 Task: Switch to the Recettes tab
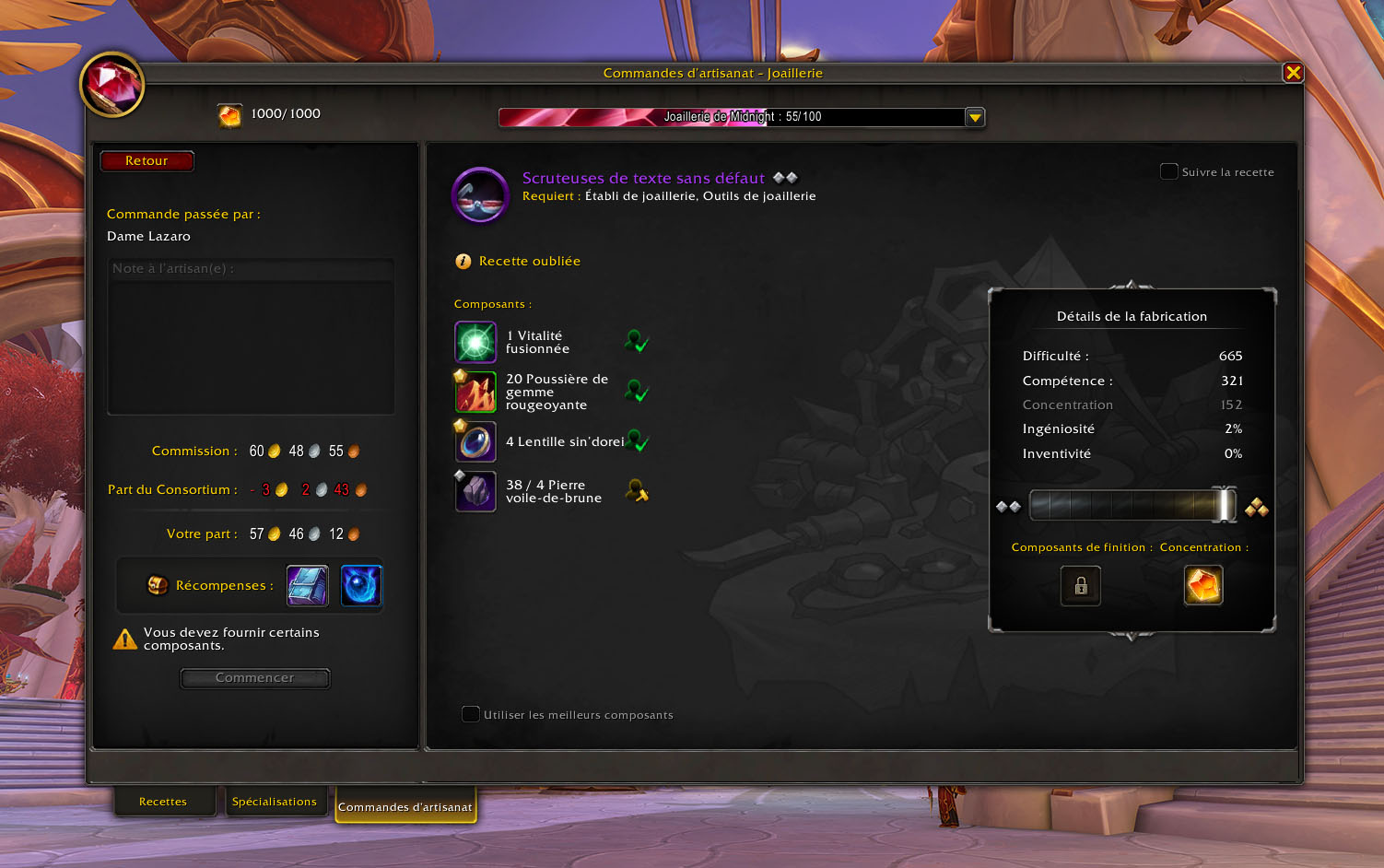click(x=163, y=802)
